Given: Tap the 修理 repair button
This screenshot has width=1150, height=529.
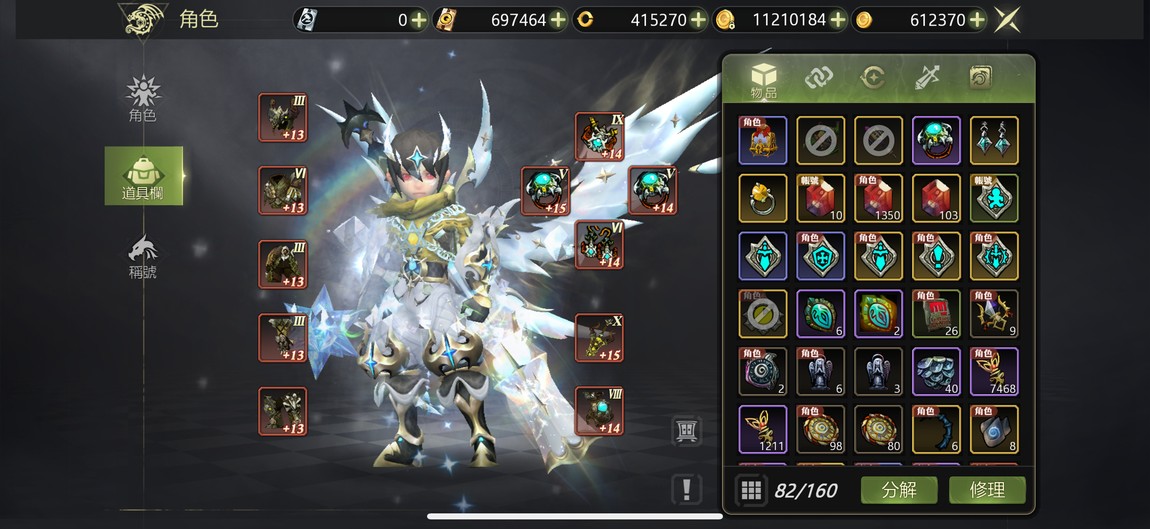Looking at the screenshot, I should point(986,490).
